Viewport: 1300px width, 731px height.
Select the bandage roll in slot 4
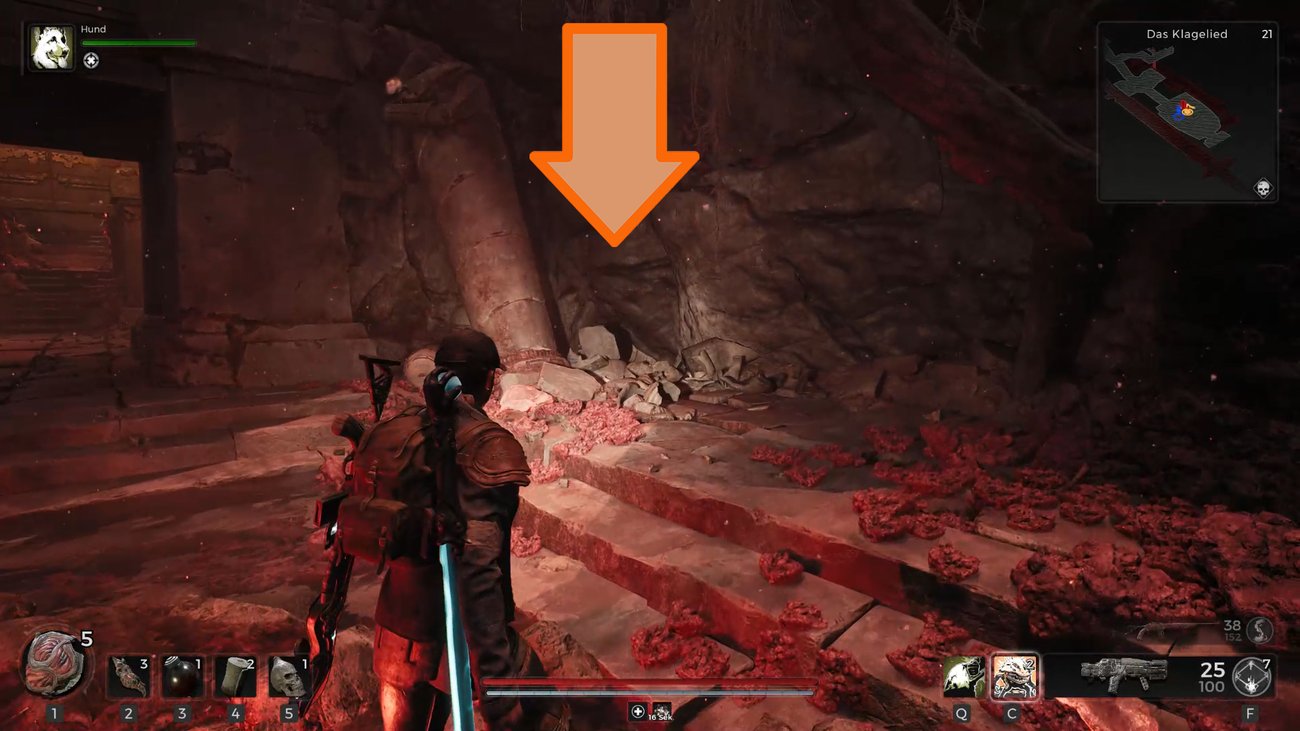(x=235, y=677)
